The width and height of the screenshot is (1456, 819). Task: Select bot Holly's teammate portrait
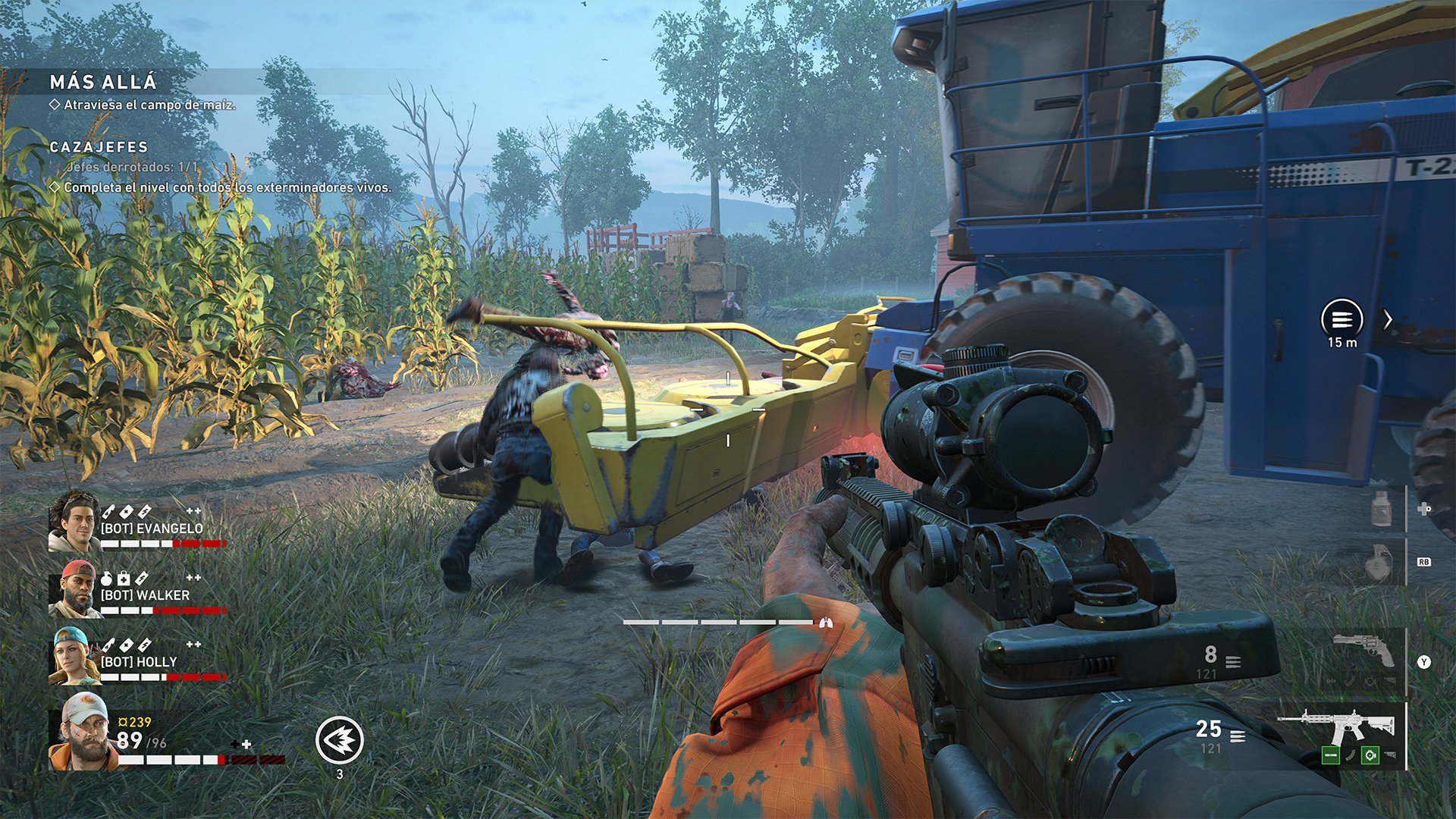click(x=74, y=656)
